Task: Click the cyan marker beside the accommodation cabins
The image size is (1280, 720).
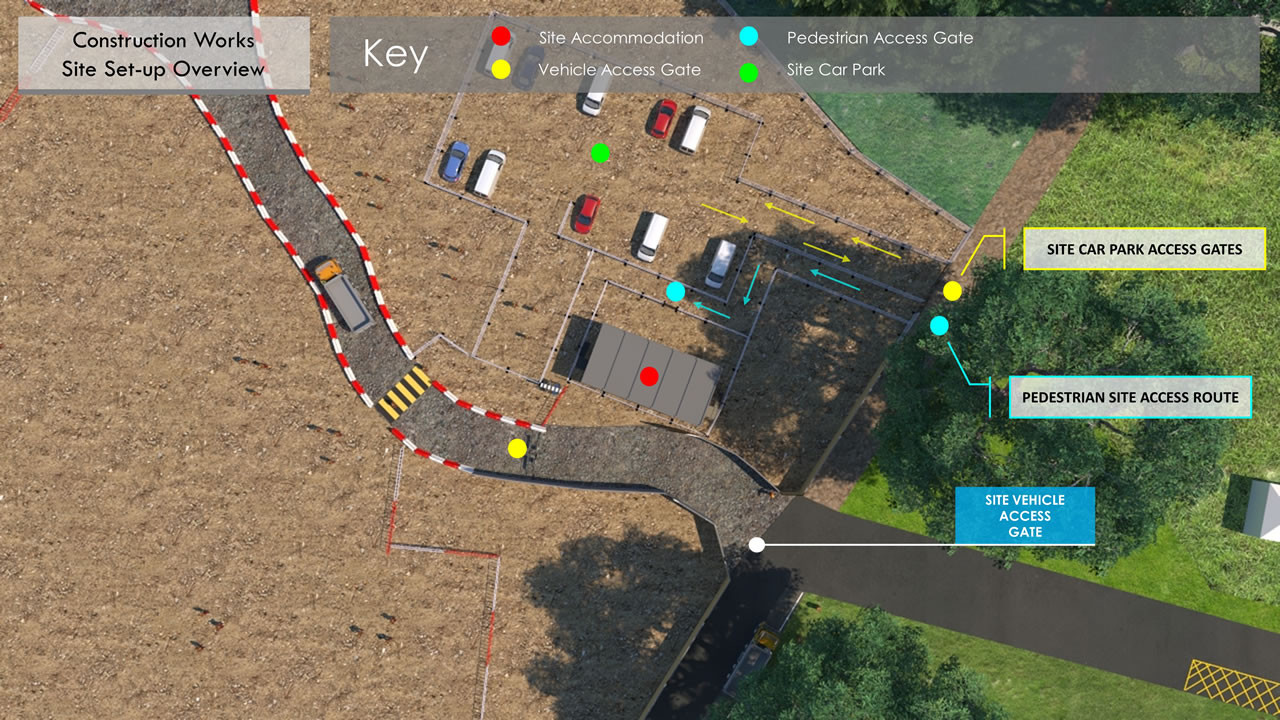Action: (x=676, y=291)
